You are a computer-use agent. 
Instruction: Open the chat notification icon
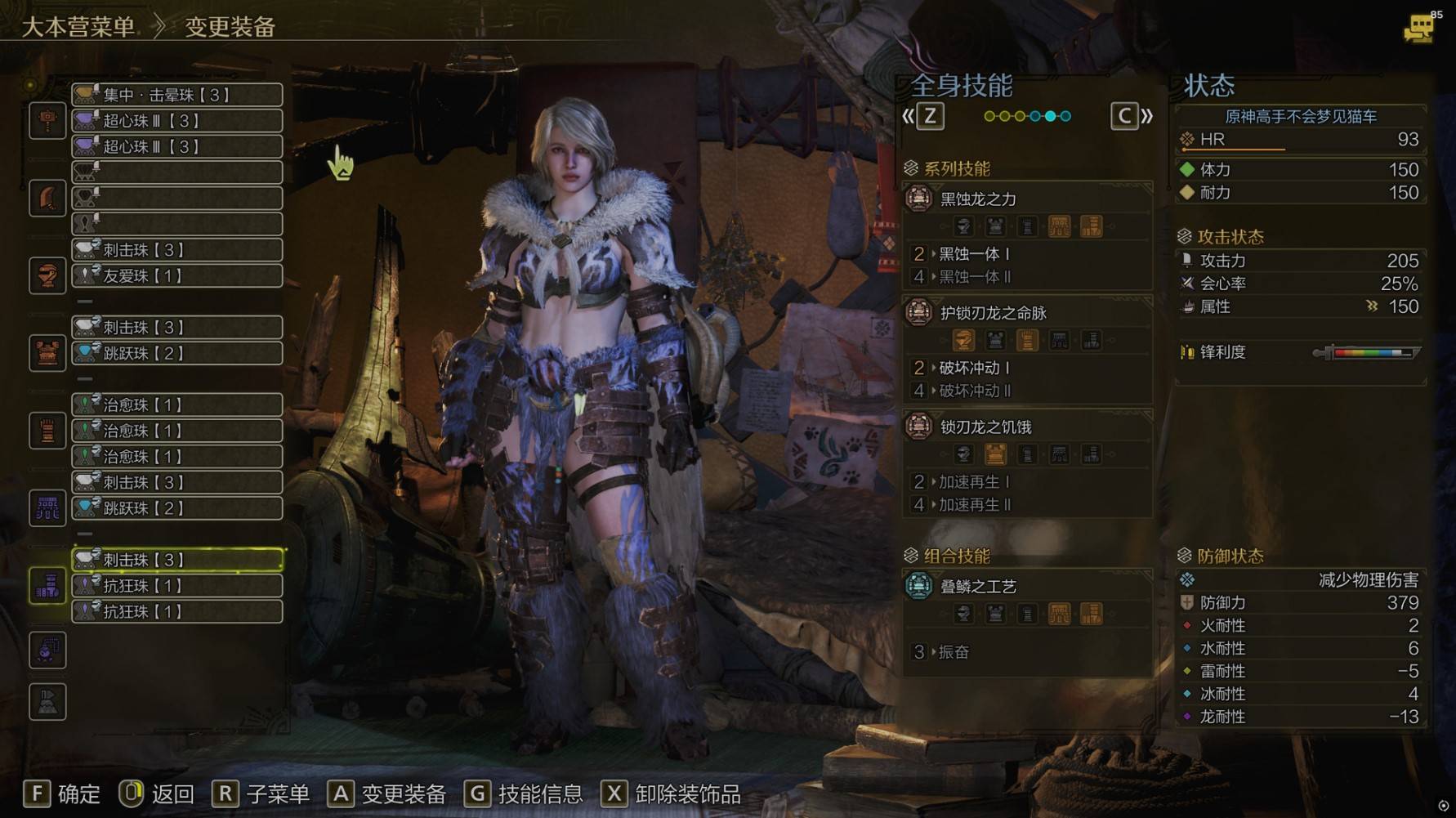1419,29
